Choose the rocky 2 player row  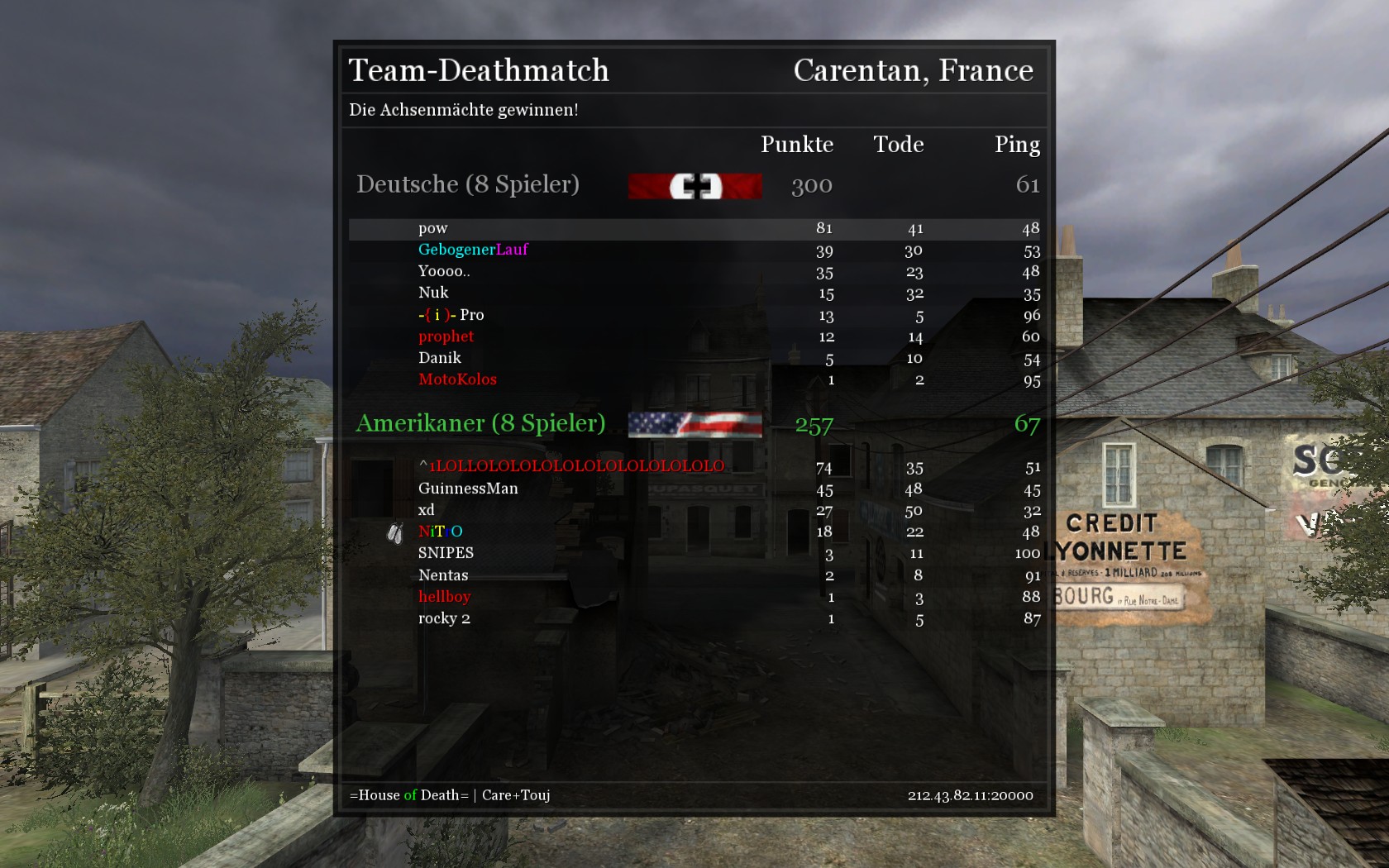(x=444, y=618)
